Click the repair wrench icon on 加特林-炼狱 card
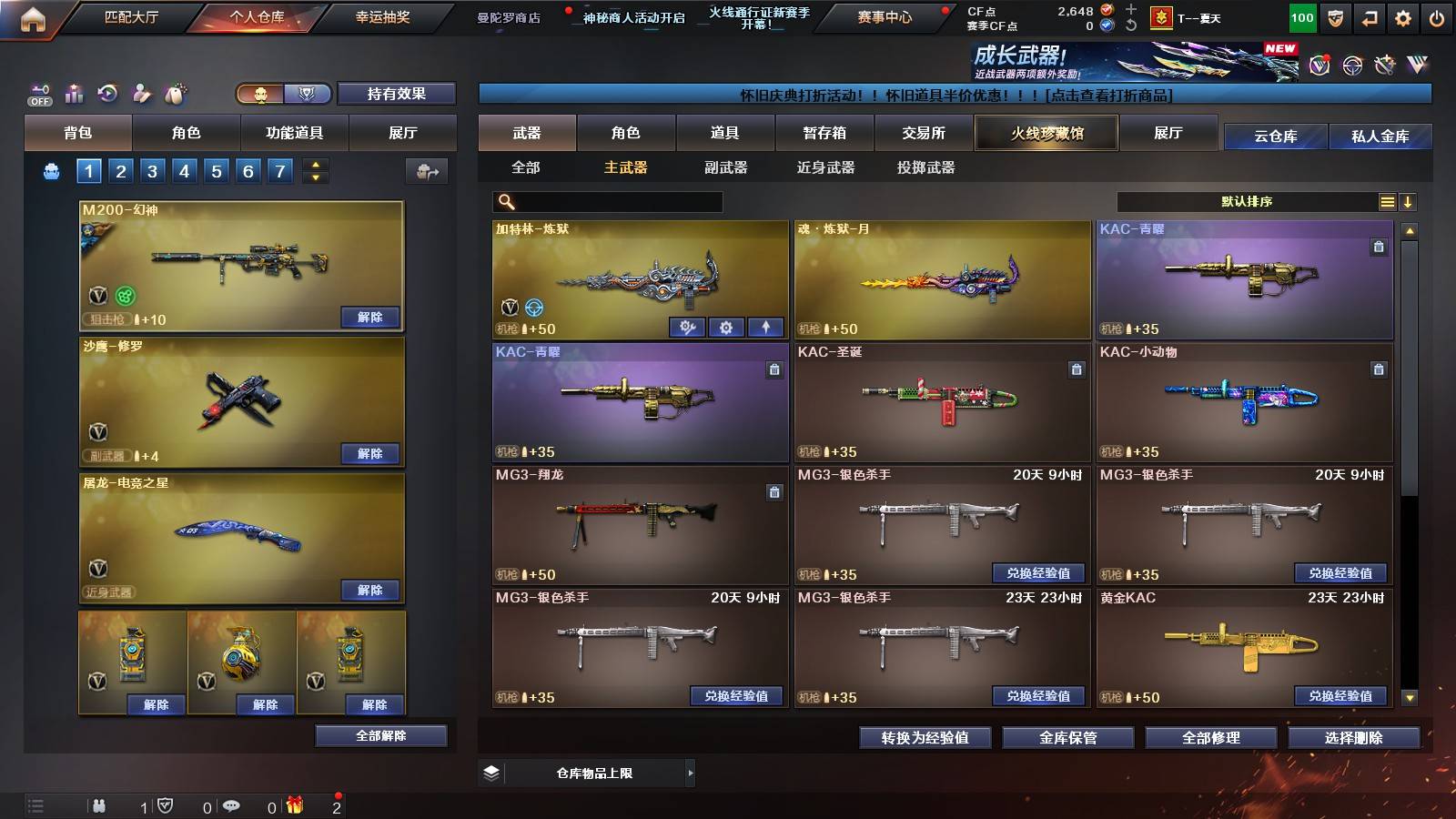1456x819 pixels. point(687,327)
